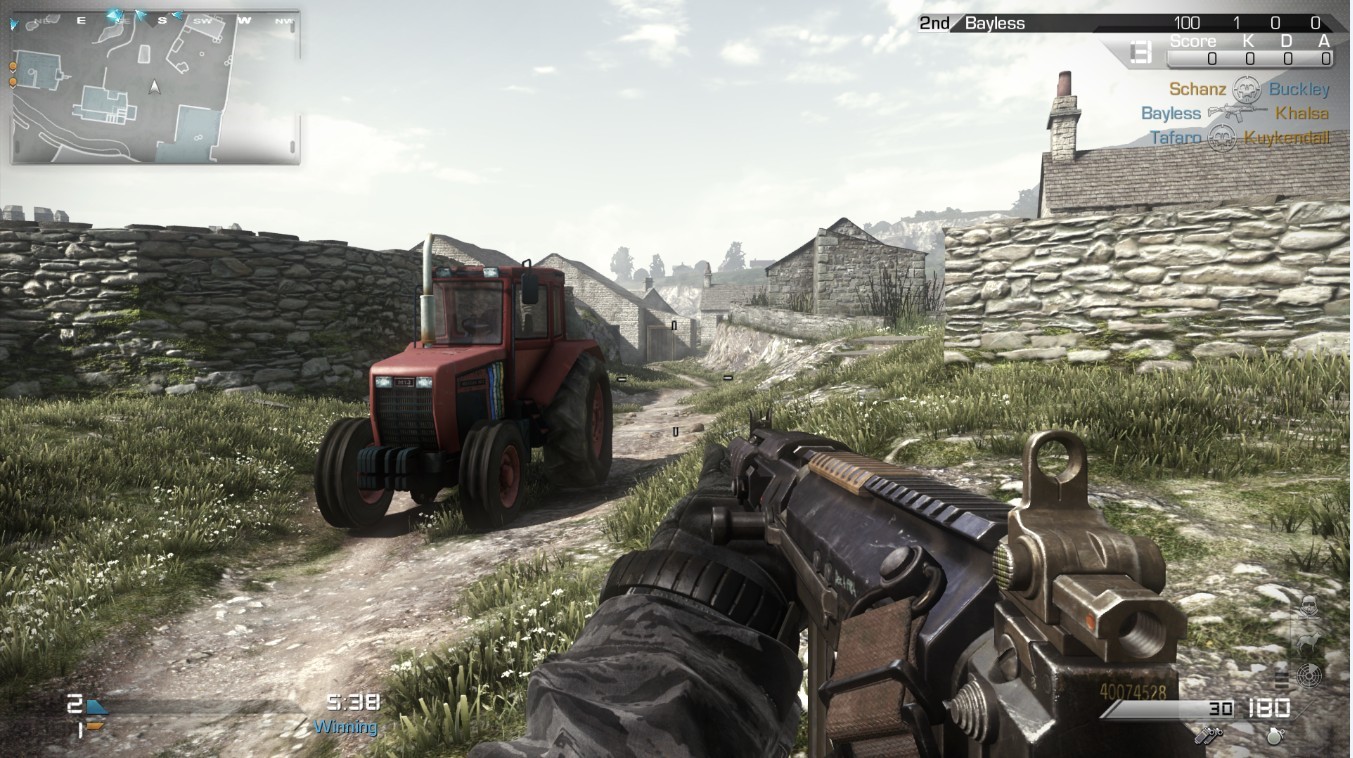Viewport: 1353px width, 758px height.
Task: Choose the frag grenade equipment icon
Action: (x=1273, y=734)
